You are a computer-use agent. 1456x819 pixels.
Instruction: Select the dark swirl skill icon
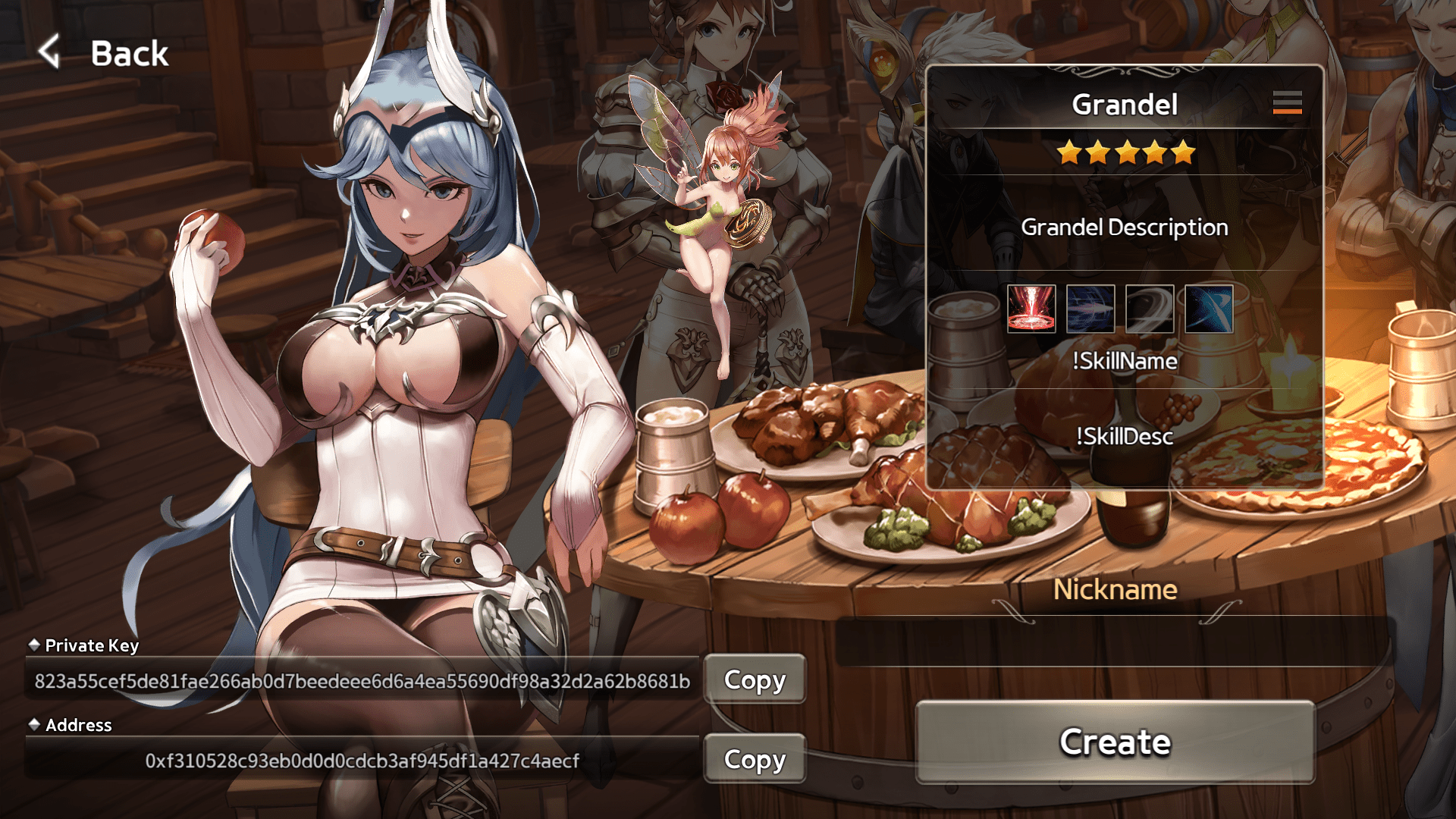tap(1150, 309)
